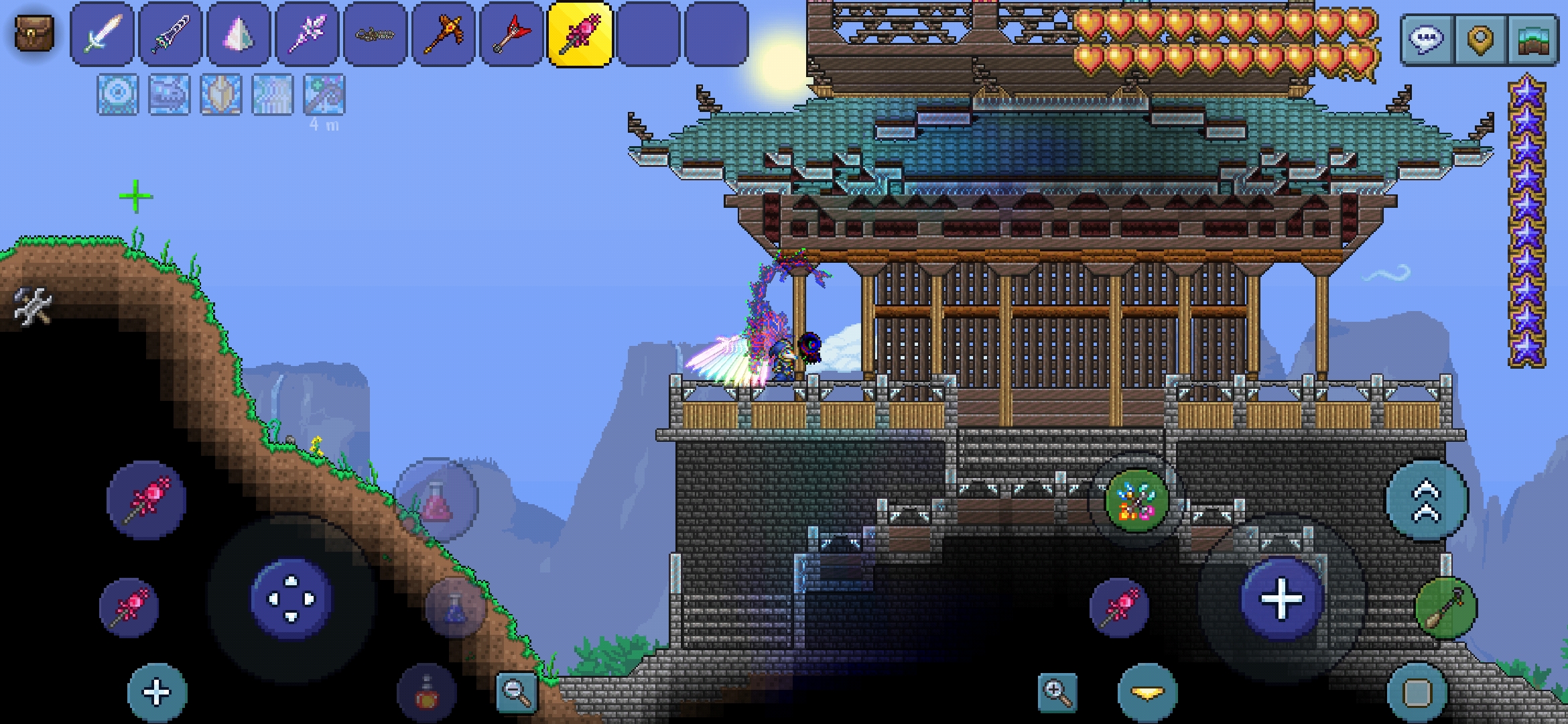
Task: Select the crystal prism hotbar slot
Action: [239, 34]
